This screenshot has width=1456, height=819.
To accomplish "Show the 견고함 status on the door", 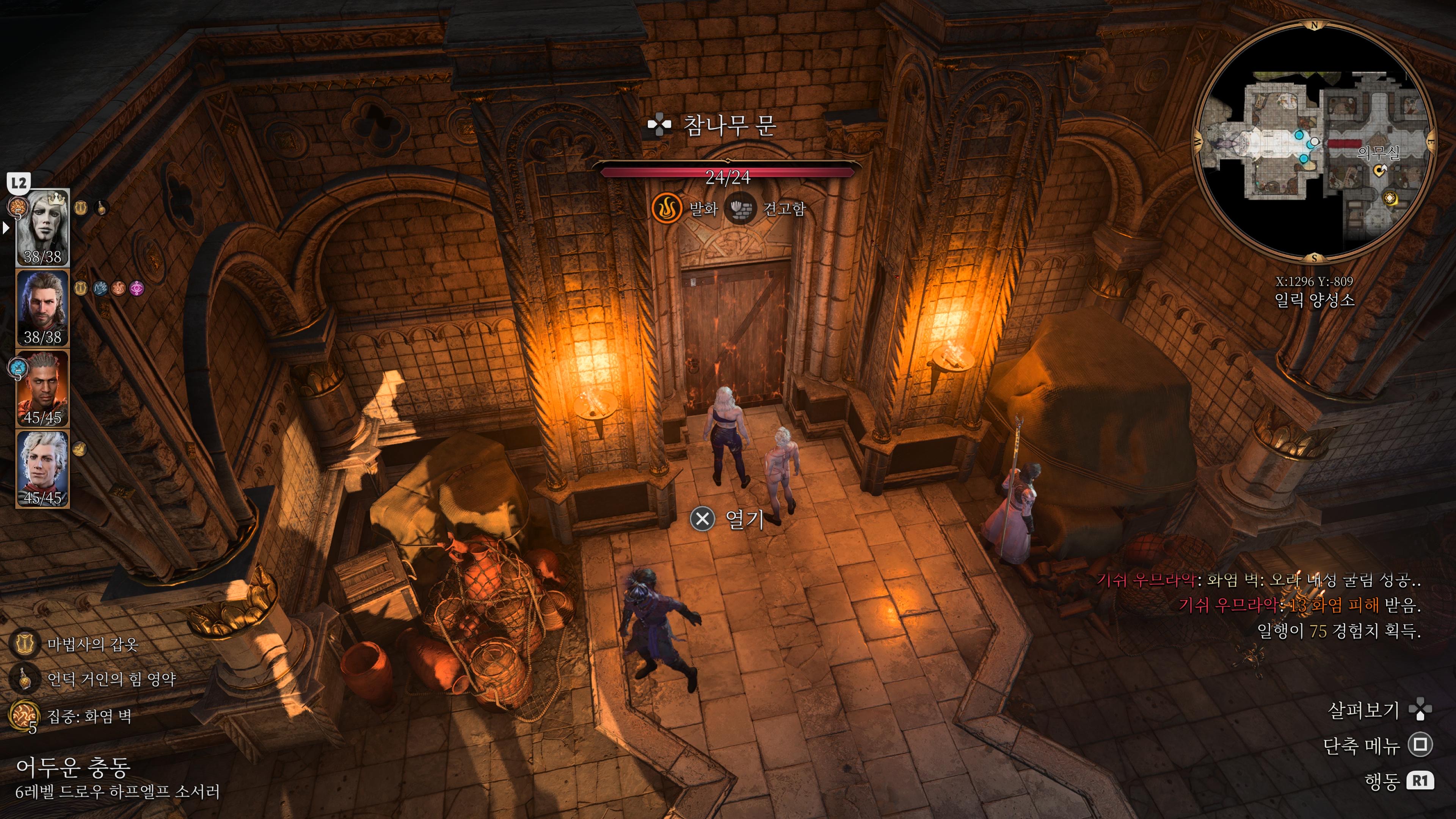I will pyautogui.click(x=741, y=209).
